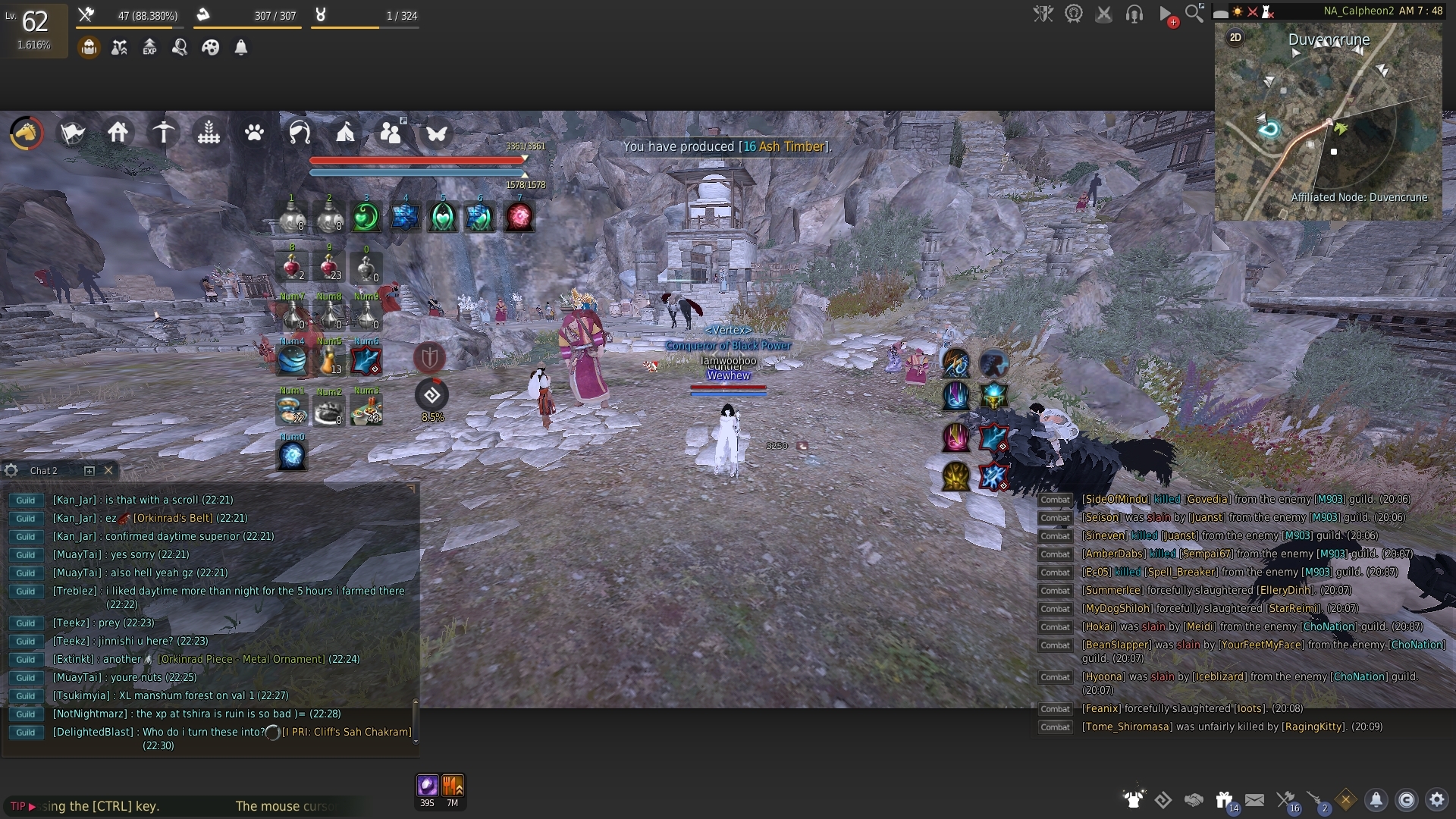This screenshot has width=1456, height=819.
Task: Open the magnifier search at top-right
Action: [x=1194, y=13]
